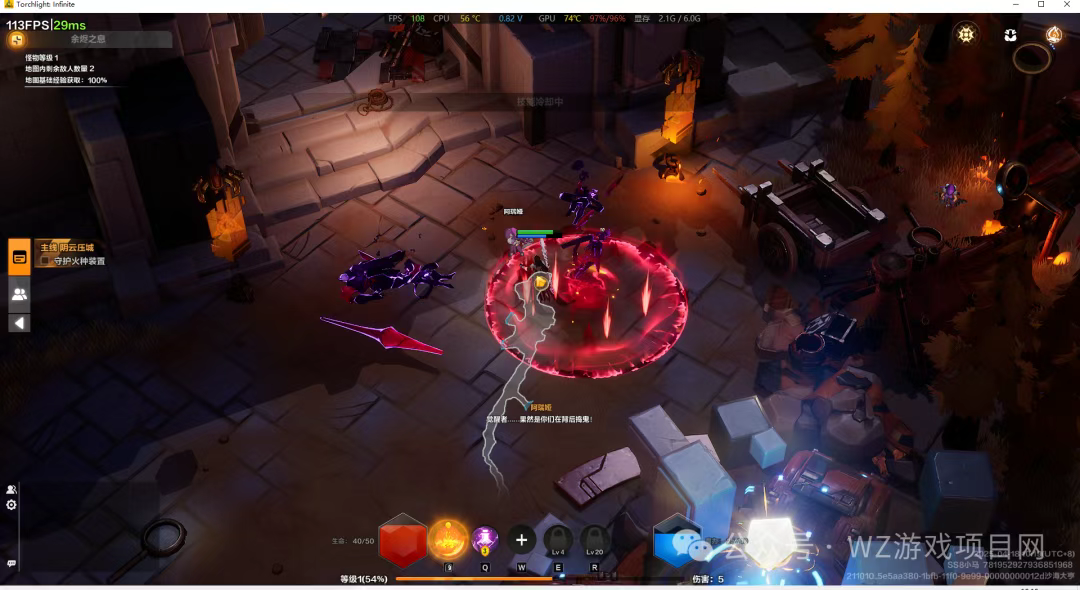1080x590 pixels.
Task: Click the golden compass star icon
Action: [x=965, y=34]
